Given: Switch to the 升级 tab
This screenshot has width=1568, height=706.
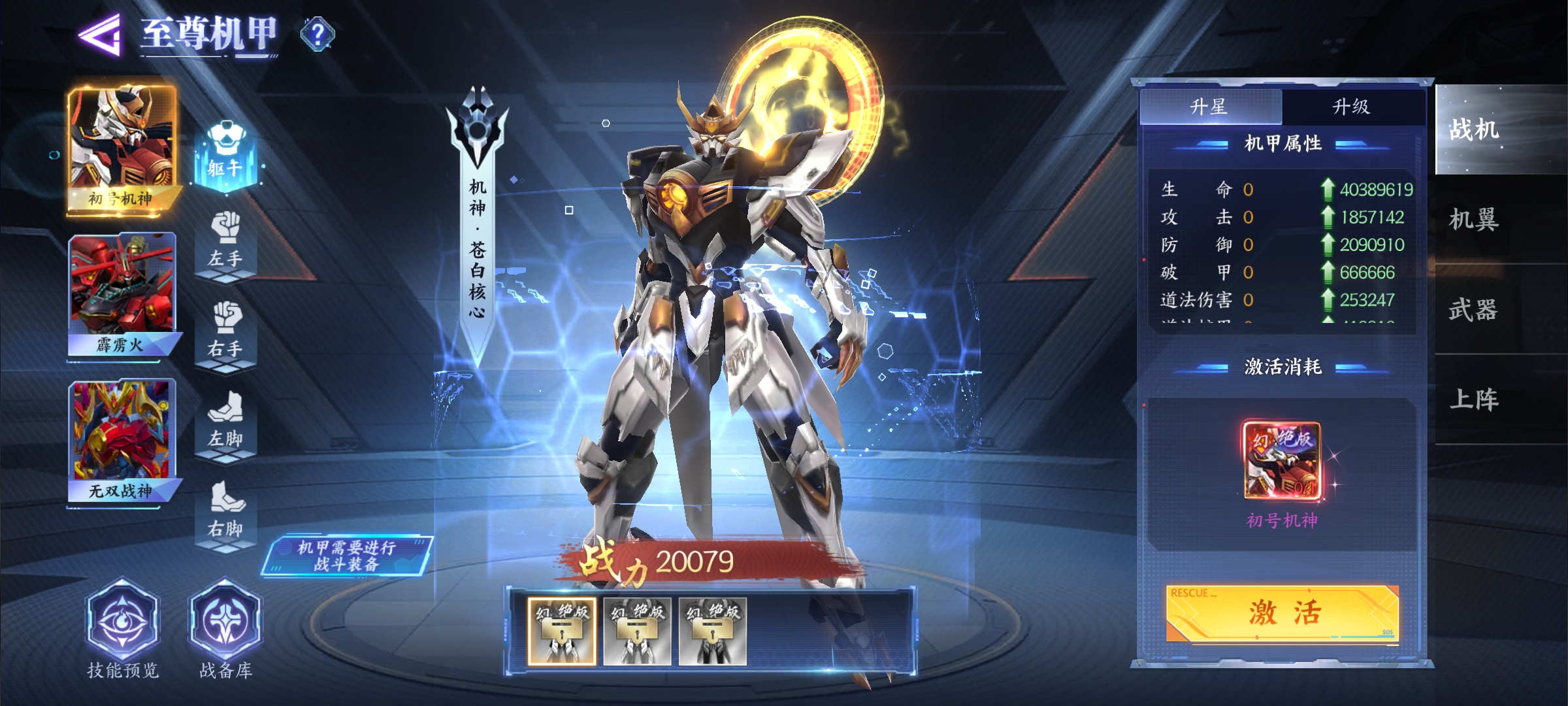Looking at the screenshot, I should pyautogui.click(x=1352, y=107).
